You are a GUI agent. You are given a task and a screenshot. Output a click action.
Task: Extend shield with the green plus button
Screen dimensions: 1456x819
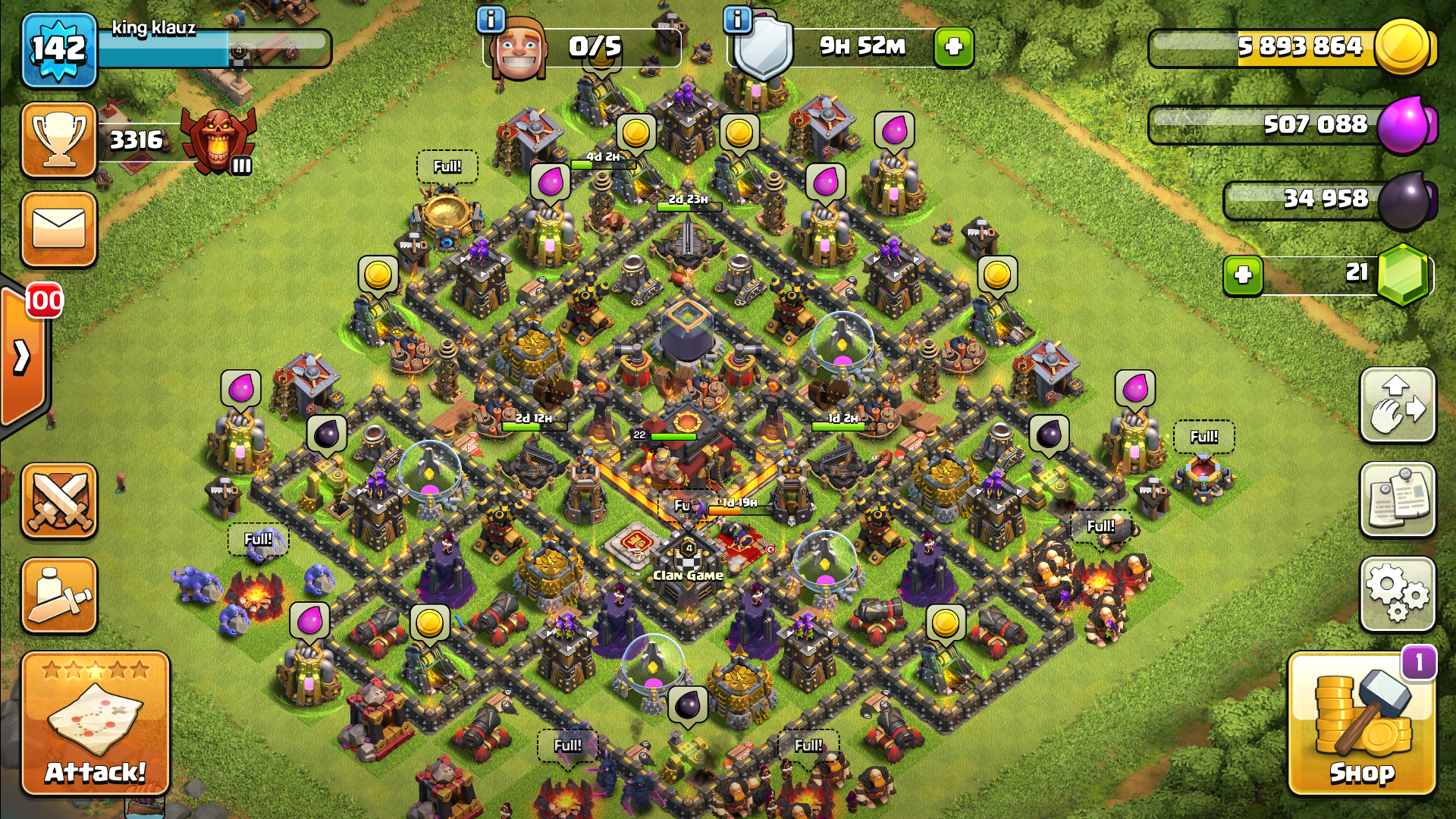953,47
